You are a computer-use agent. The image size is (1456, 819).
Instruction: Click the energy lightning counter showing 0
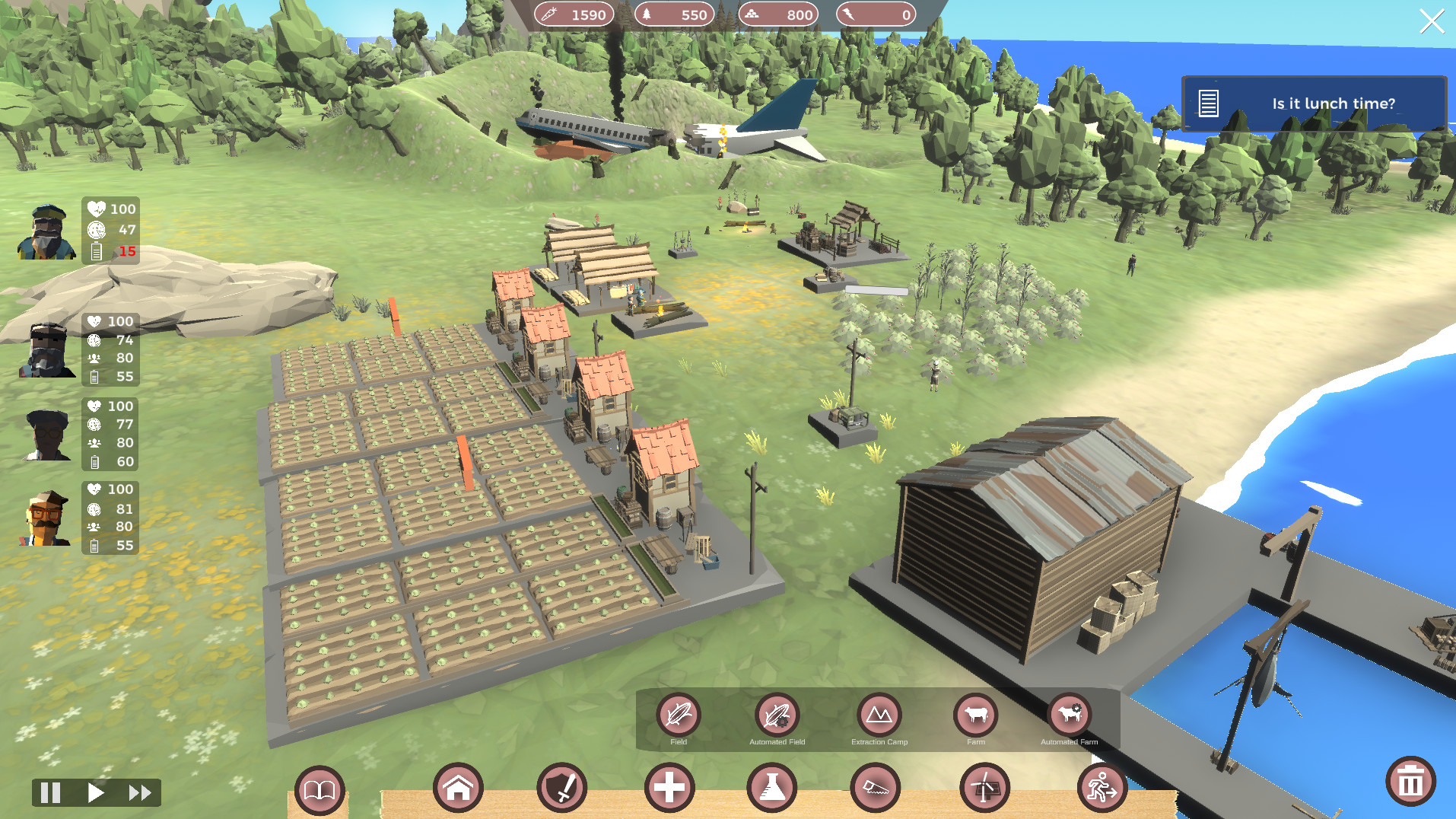pyautogui.click(x=876, y=14)
